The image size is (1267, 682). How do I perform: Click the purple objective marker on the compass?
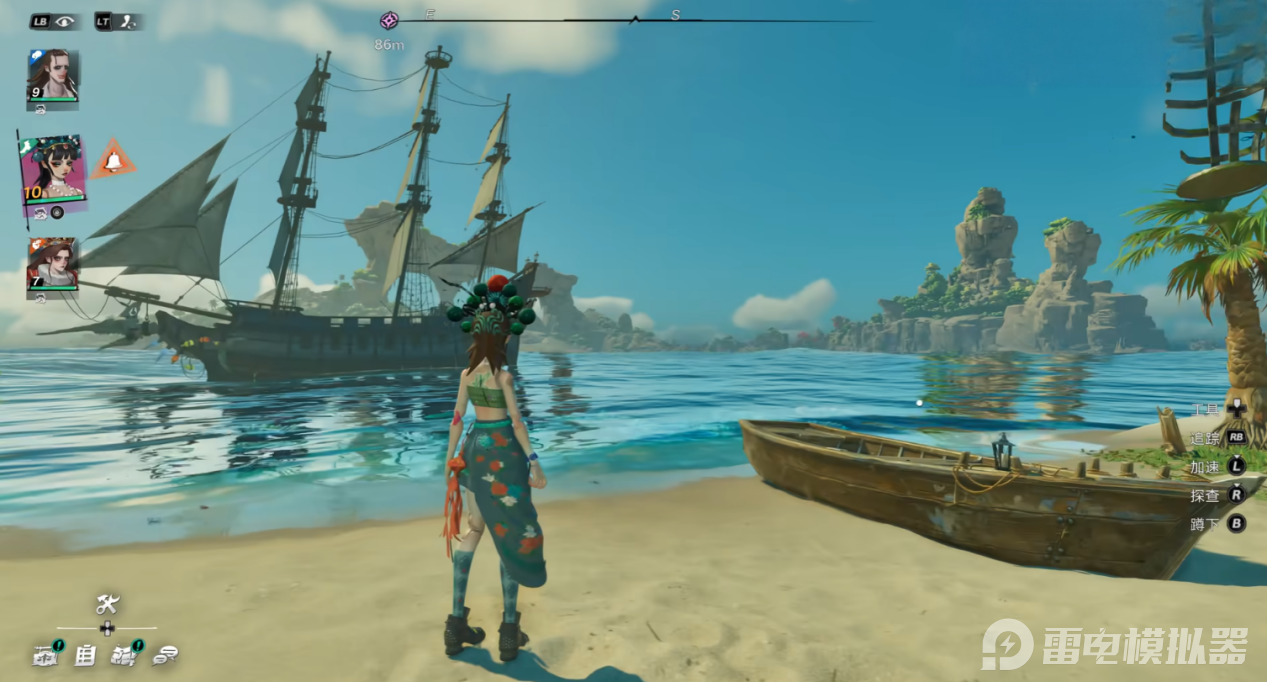point(389,20)
